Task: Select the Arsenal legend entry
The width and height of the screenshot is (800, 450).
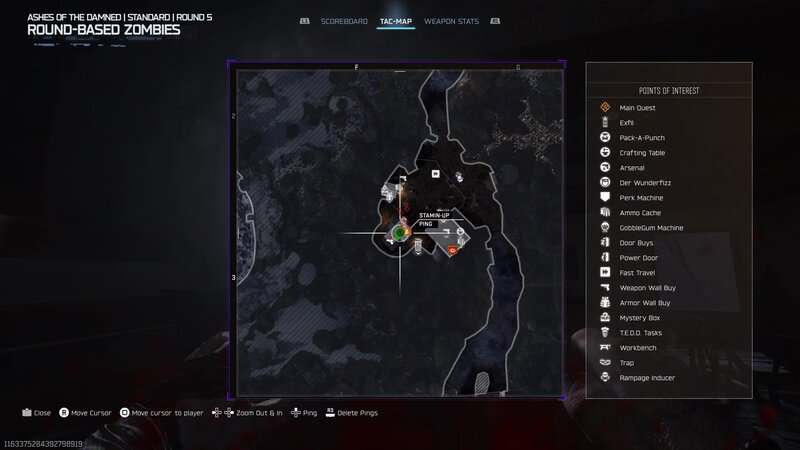Action: (x=632, y=168)
